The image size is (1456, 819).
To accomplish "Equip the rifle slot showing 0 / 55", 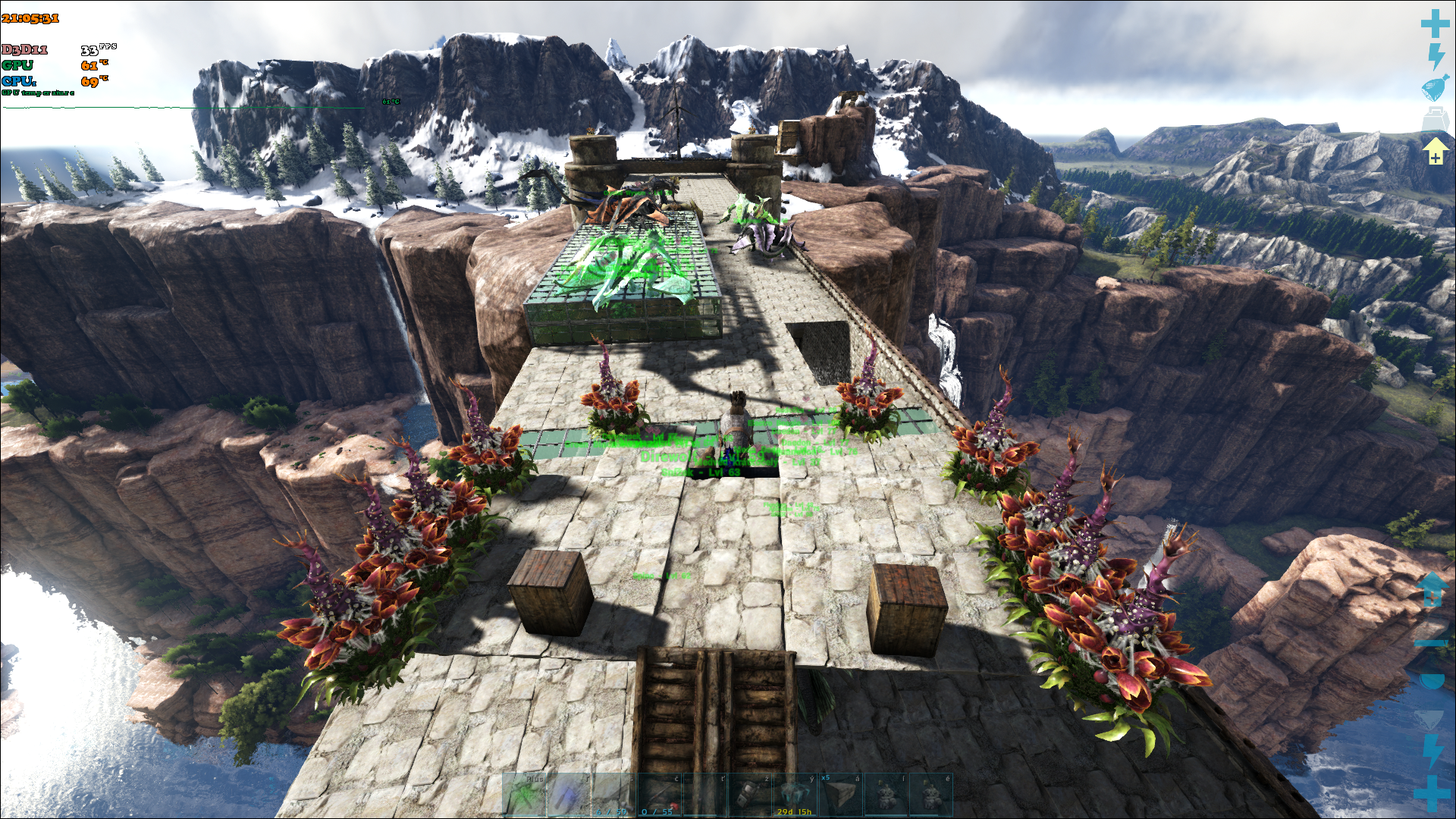I will [658, 795].
